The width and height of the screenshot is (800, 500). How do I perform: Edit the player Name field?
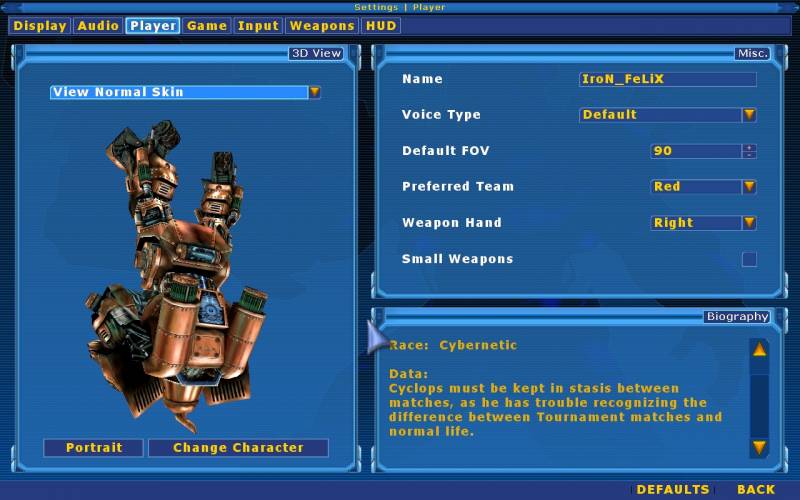(667, 79)
